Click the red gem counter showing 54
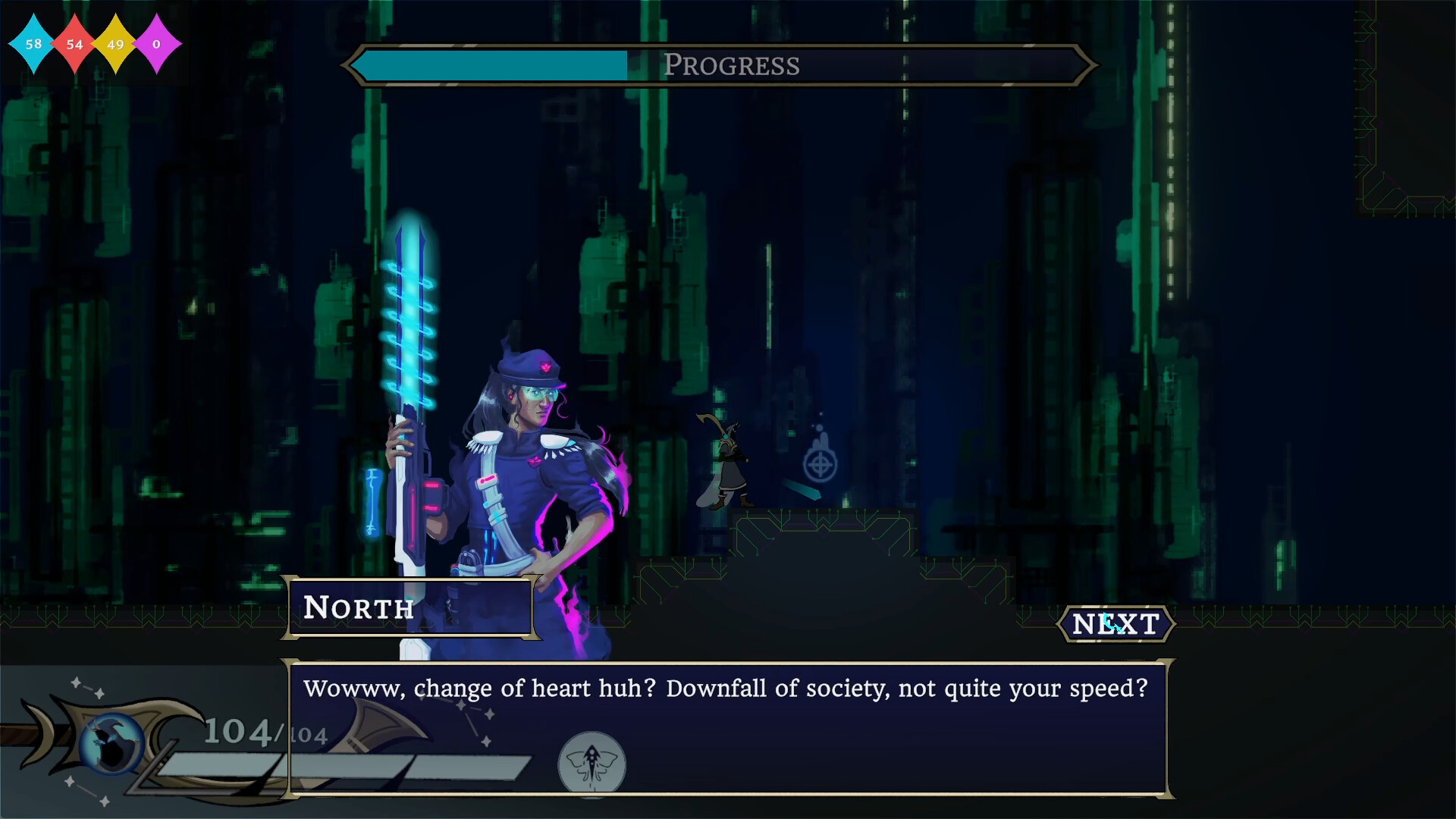Viewport: 1456px width, 819px height. click(74, 44)
